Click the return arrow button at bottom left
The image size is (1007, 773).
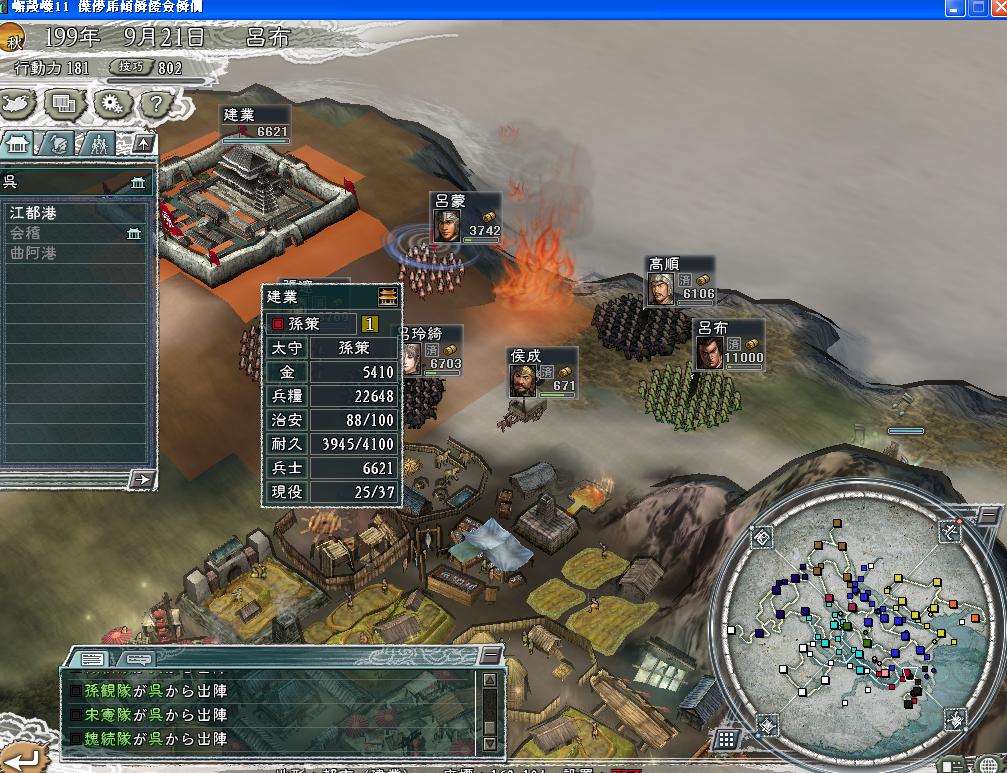click(19, 759)
